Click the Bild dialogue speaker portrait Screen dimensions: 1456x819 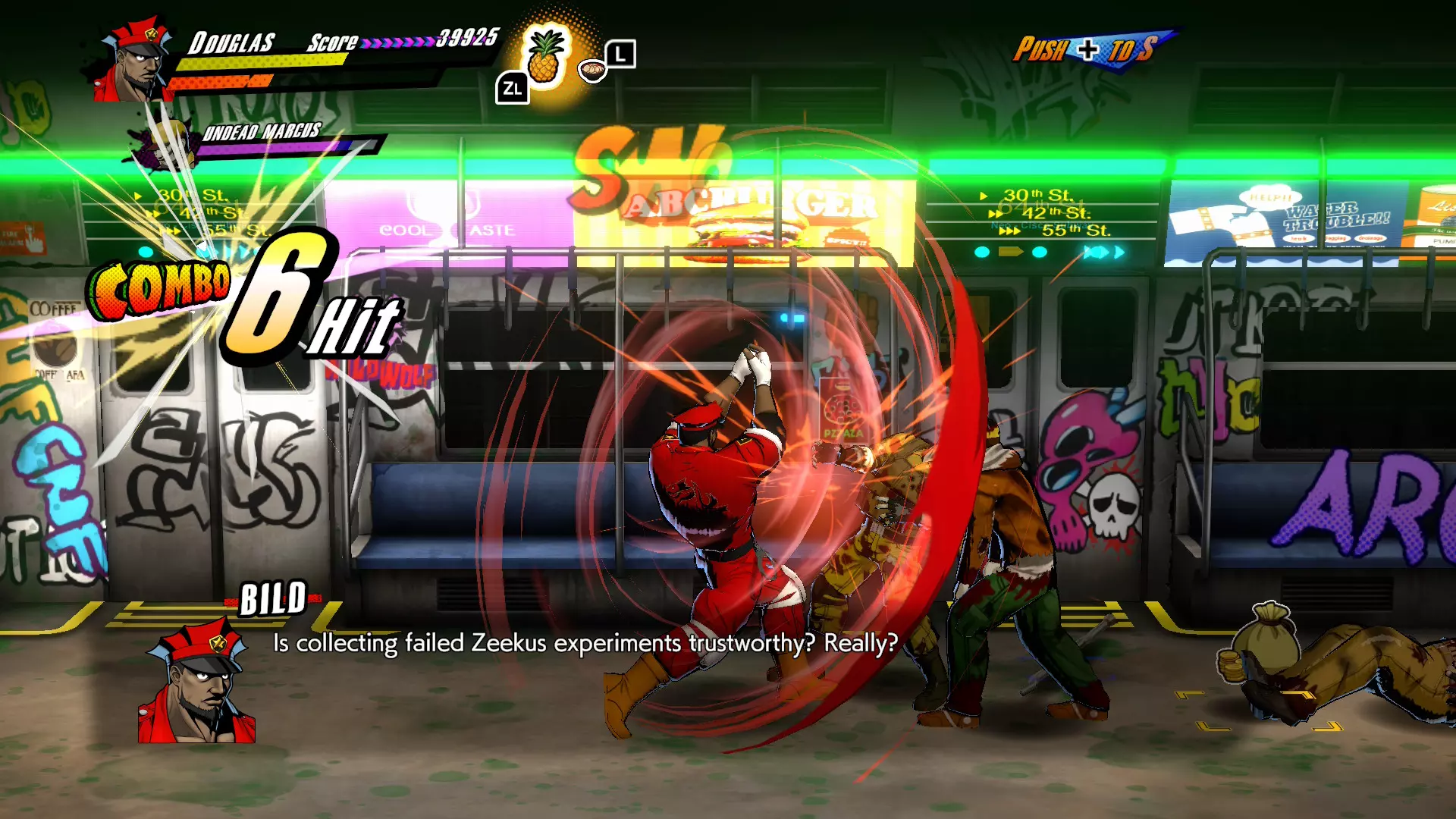[197, 685]
